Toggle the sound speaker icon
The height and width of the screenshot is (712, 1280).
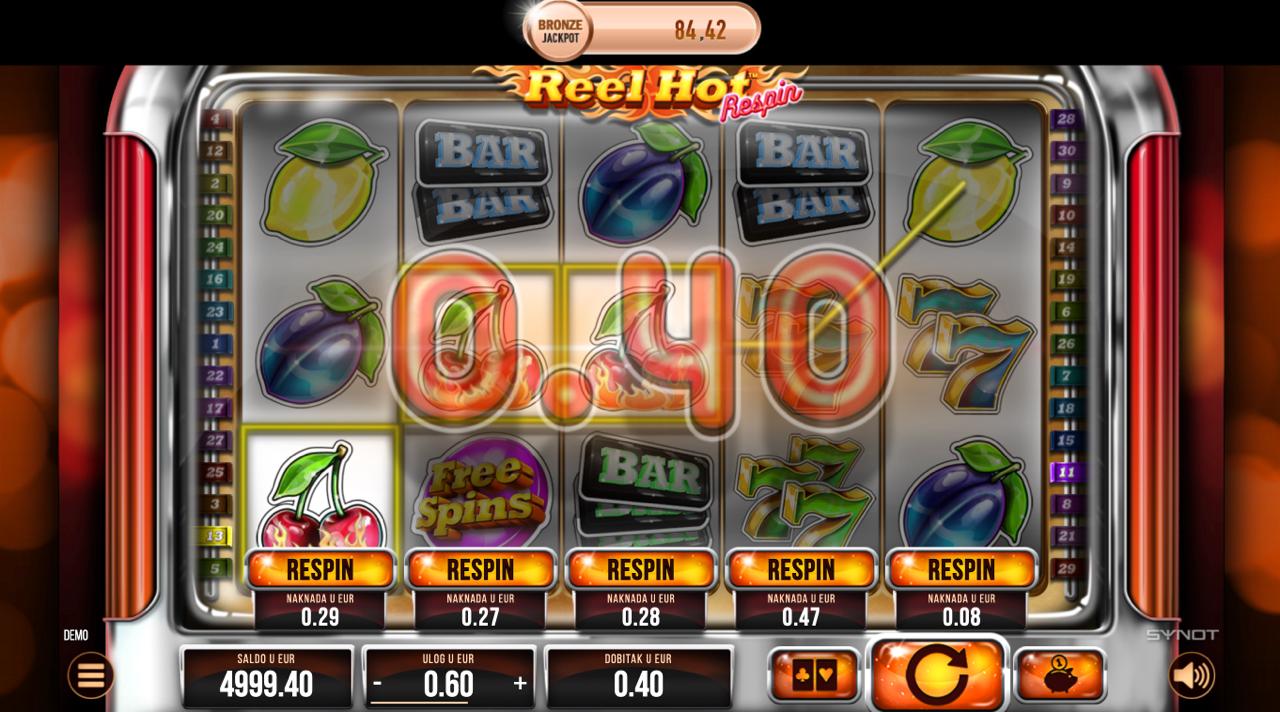(1191, 676)
